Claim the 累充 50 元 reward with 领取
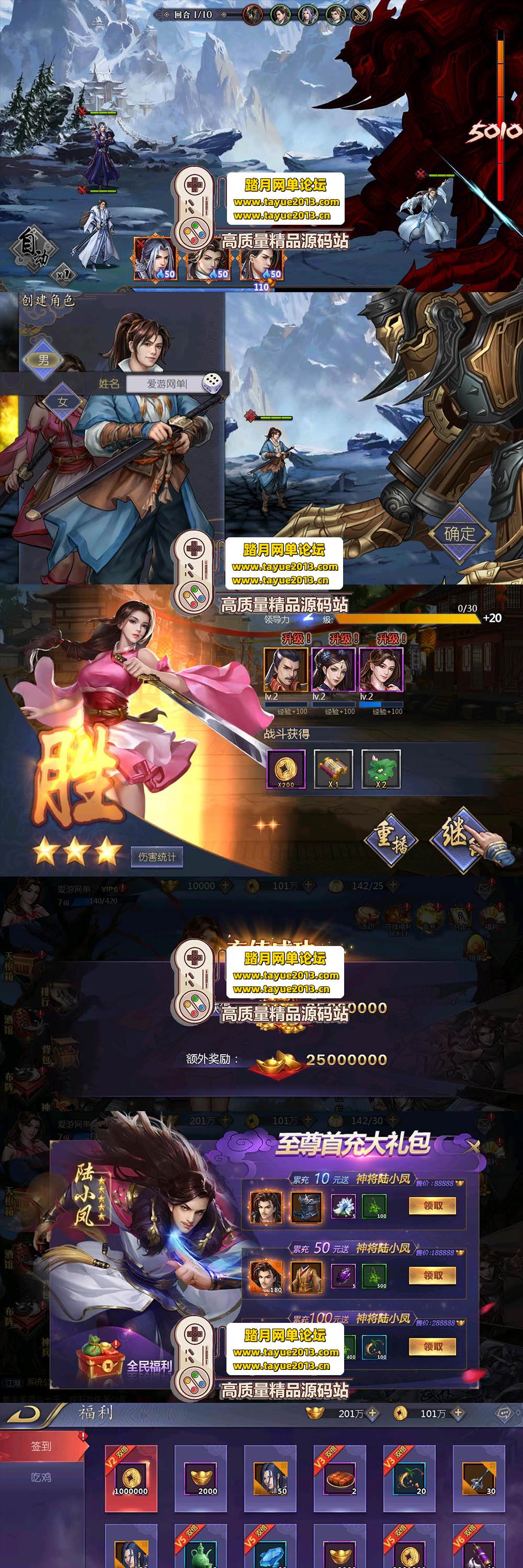The width and height of the screenshot is (523, 1568). click(433, 1275)
